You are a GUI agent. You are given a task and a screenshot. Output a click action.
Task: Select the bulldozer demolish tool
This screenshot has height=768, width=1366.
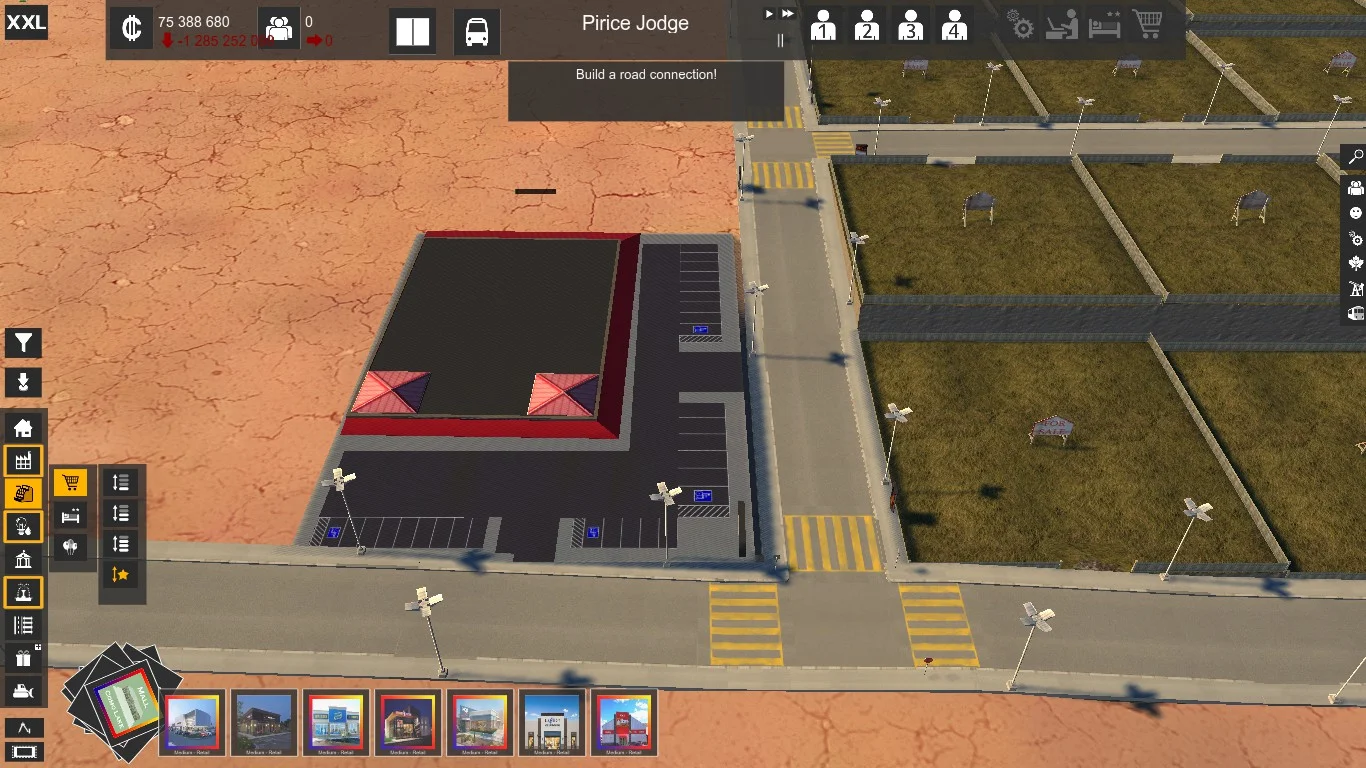(x=24, y=690)
